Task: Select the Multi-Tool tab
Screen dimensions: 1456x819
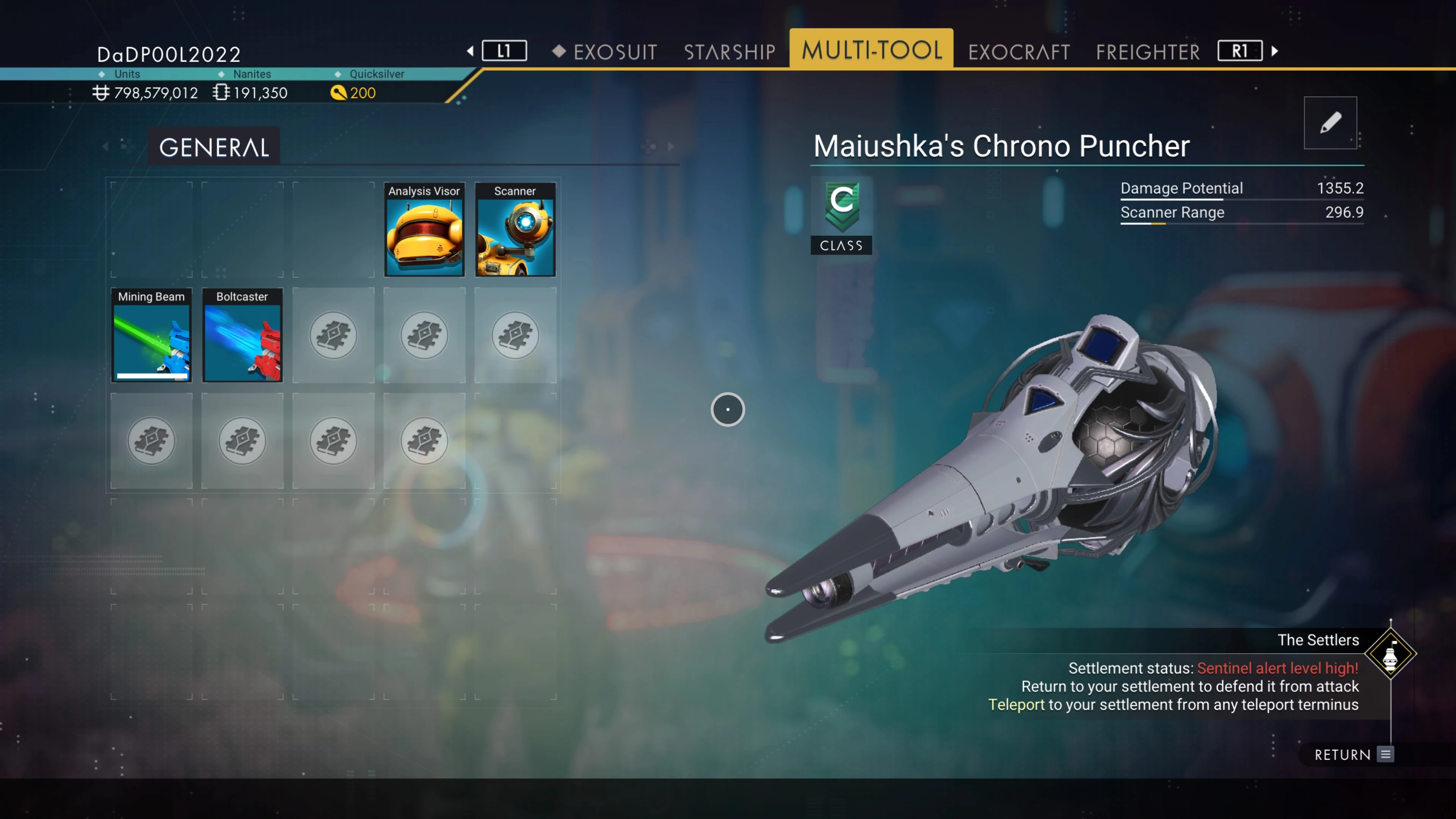Action: (872, 50)
